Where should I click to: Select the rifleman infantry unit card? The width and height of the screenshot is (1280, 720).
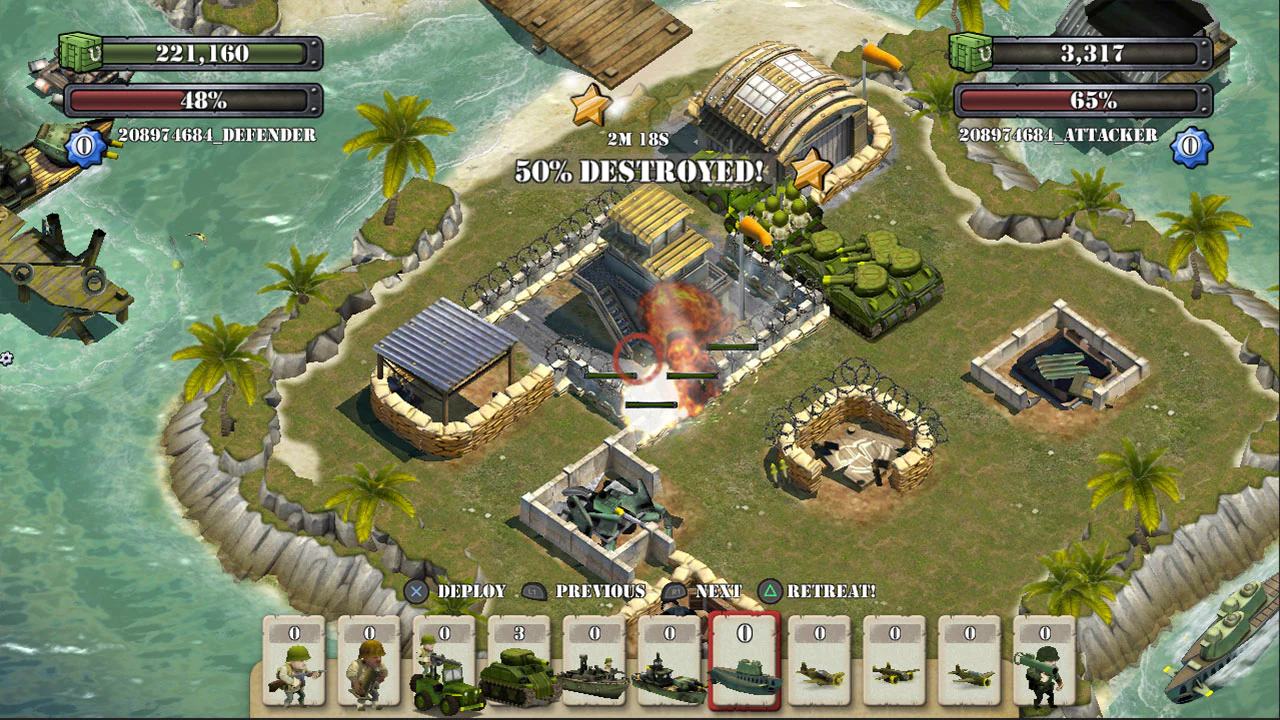point(296,670)
